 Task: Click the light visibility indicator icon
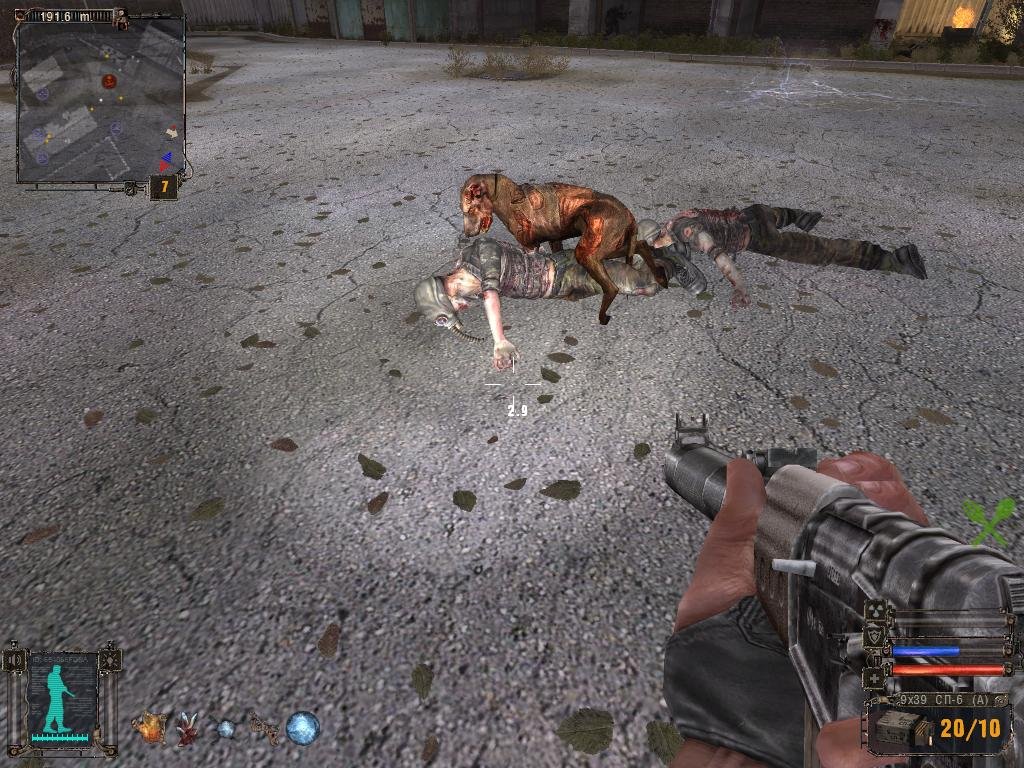[111, 660]
